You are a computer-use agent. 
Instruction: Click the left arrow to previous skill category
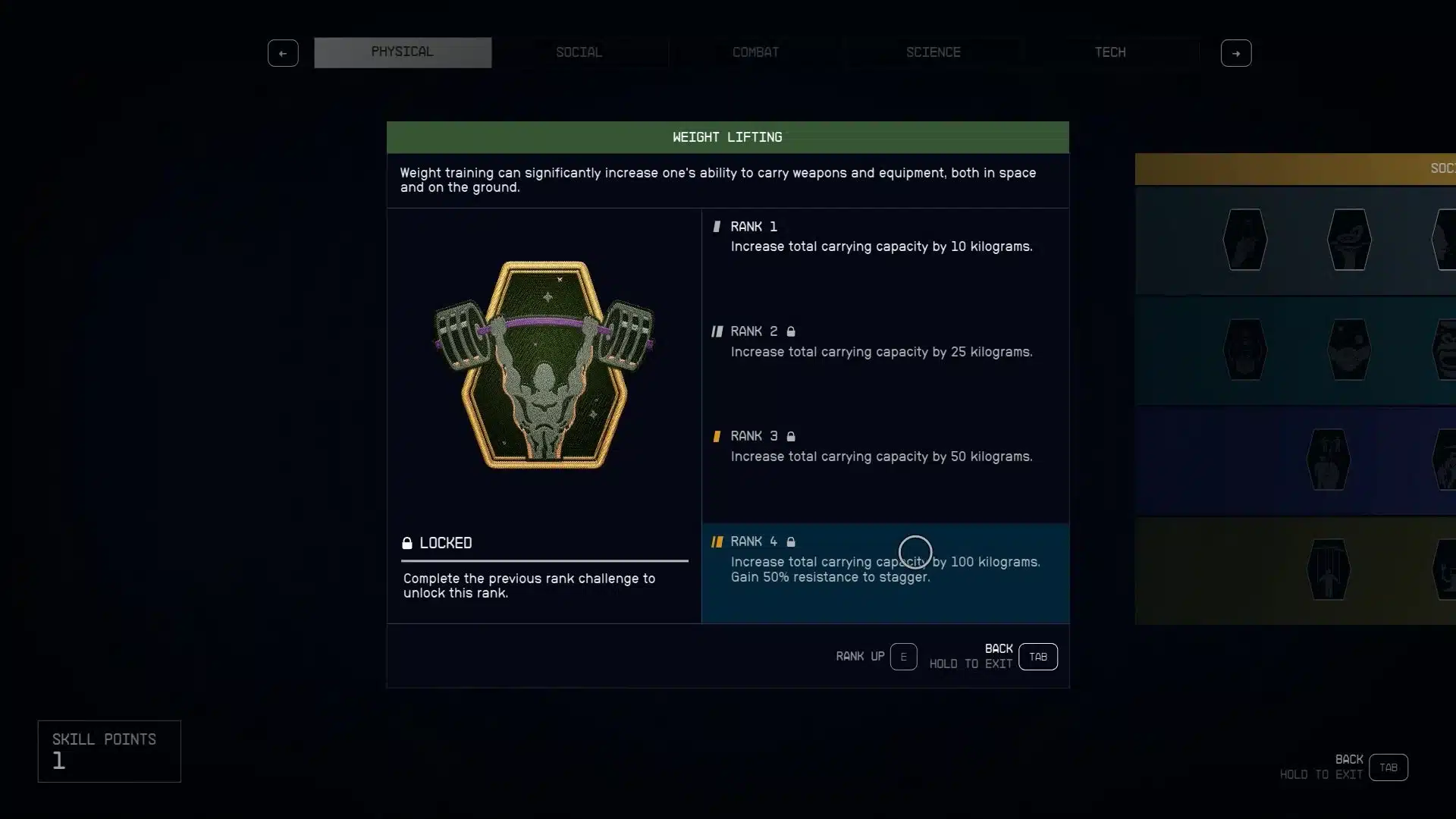click(283, 52)
